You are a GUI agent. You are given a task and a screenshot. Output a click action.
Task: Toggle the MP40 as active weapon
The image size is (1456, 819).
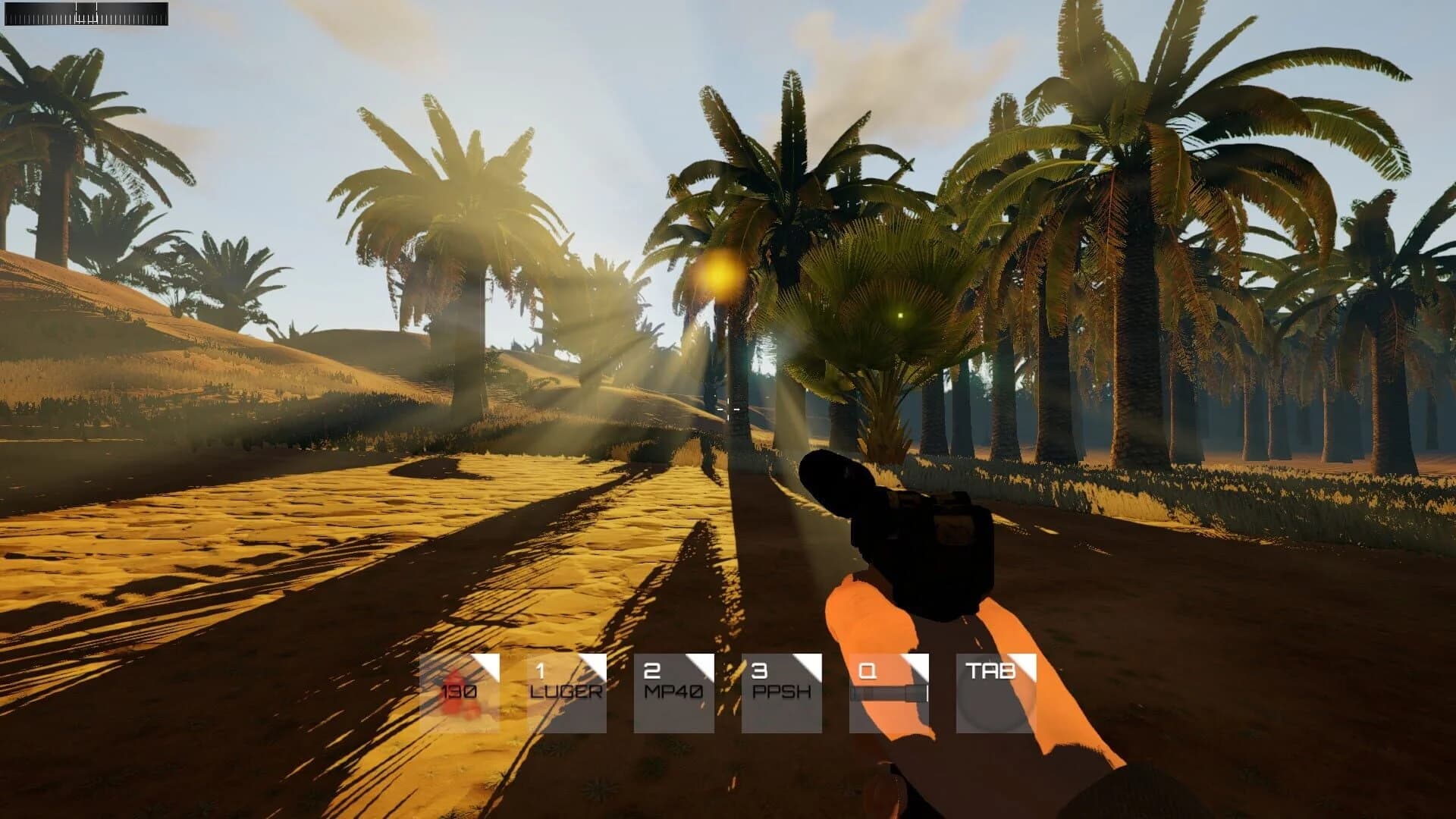(674, 692)
